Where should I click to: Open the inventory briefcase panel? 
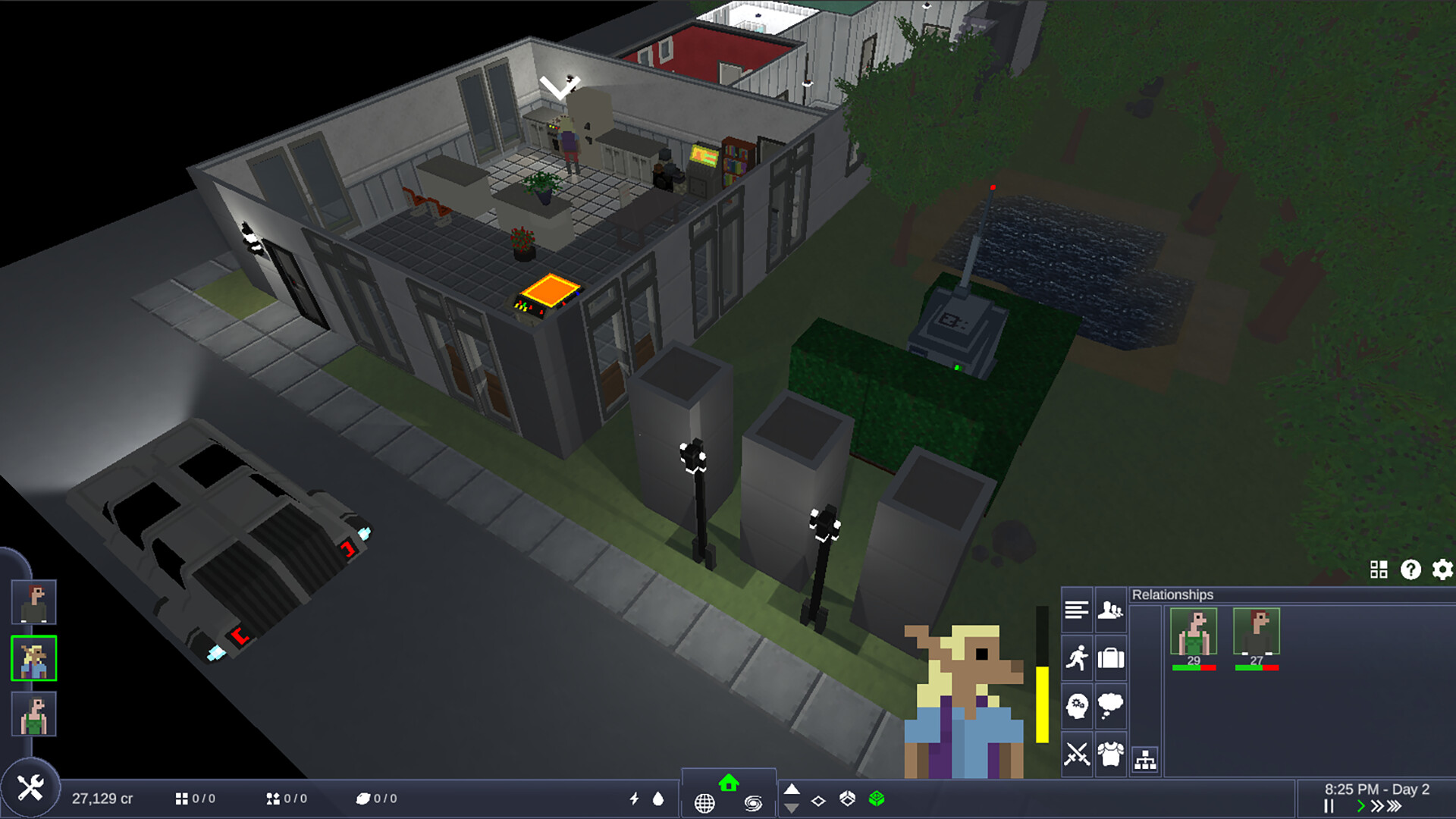(1111, 657)
